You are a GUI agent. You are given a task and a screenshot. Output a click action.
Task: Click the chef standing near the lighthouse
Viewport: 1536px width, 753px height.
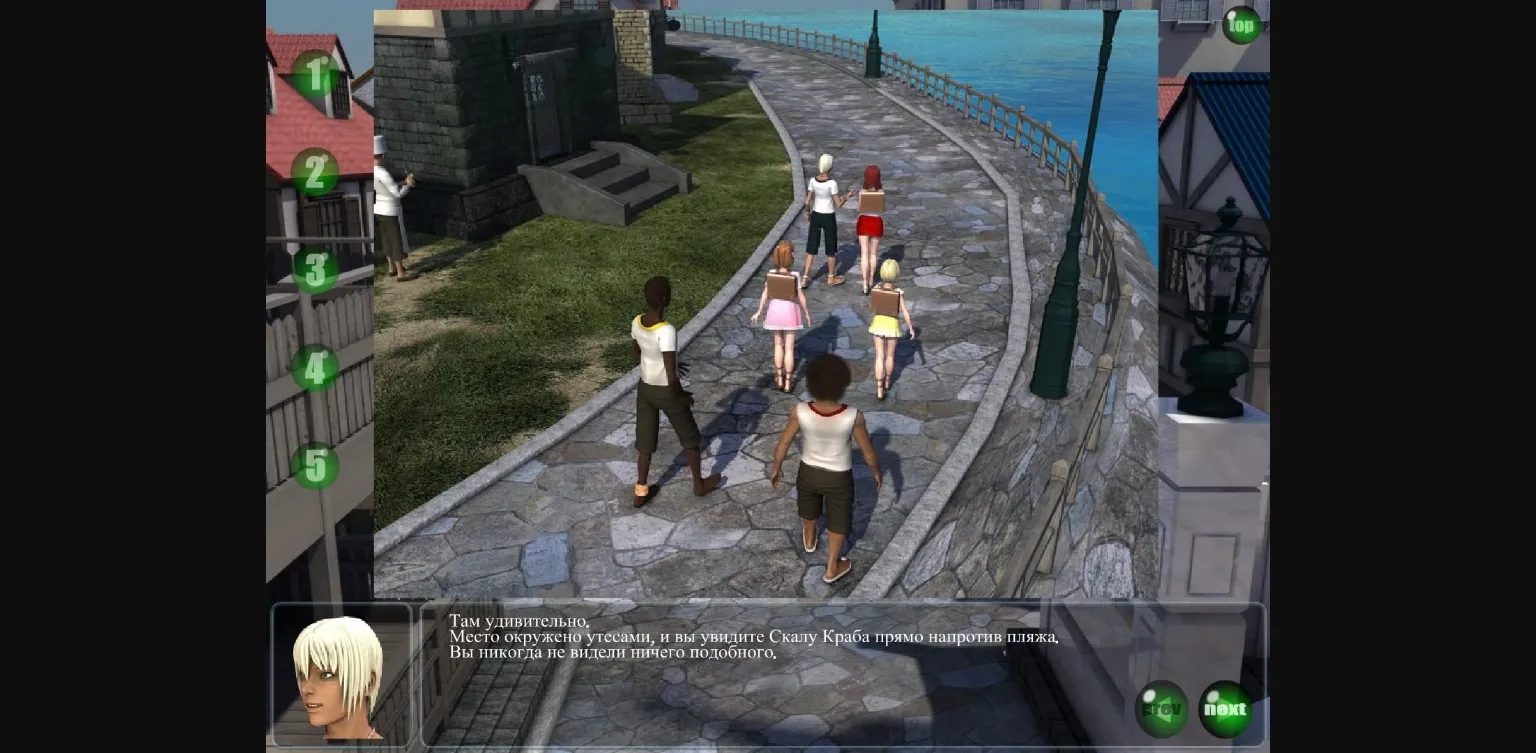click(x=388, y=200)
